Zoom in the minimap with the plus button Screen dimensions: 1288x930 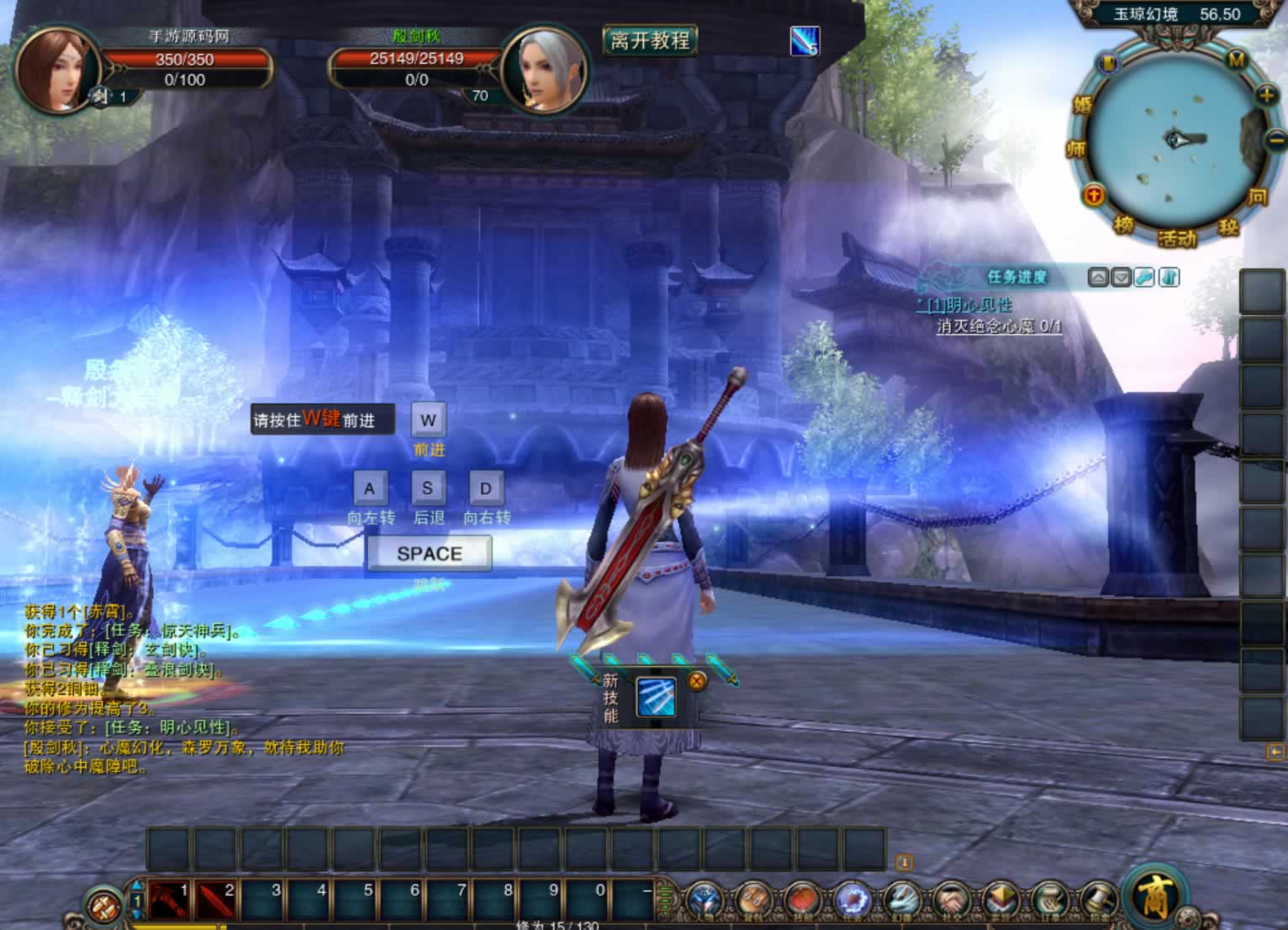click(1266, 95)
